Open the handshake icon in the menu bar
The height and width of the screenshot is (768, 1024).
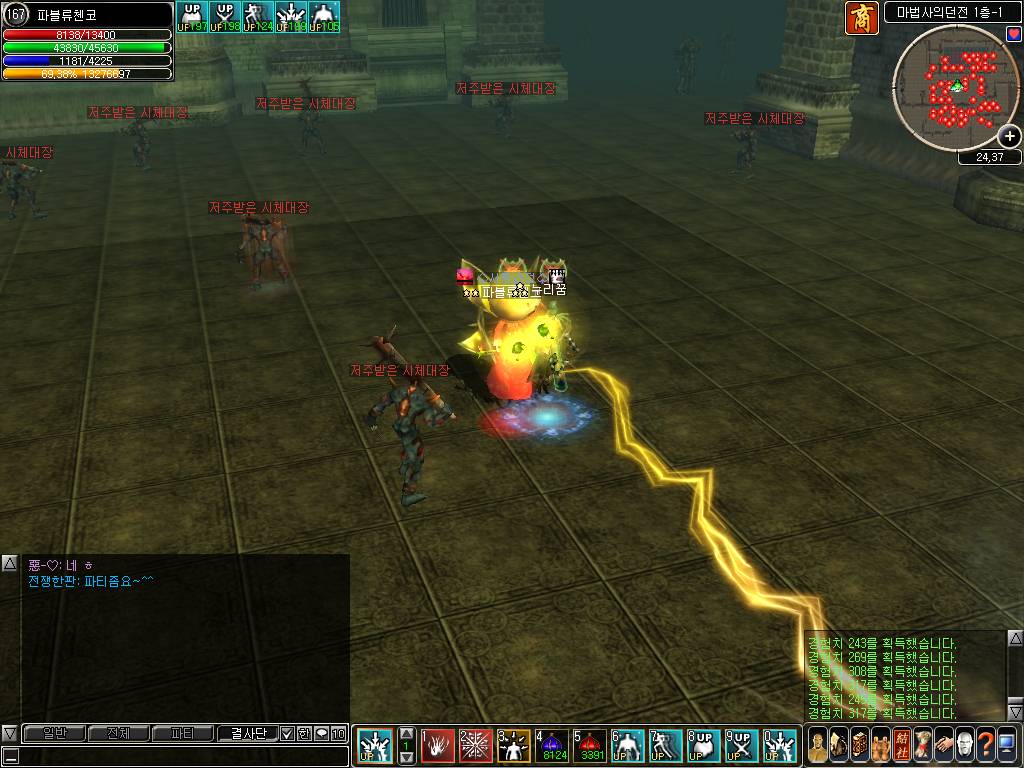(x=943, y=745)
